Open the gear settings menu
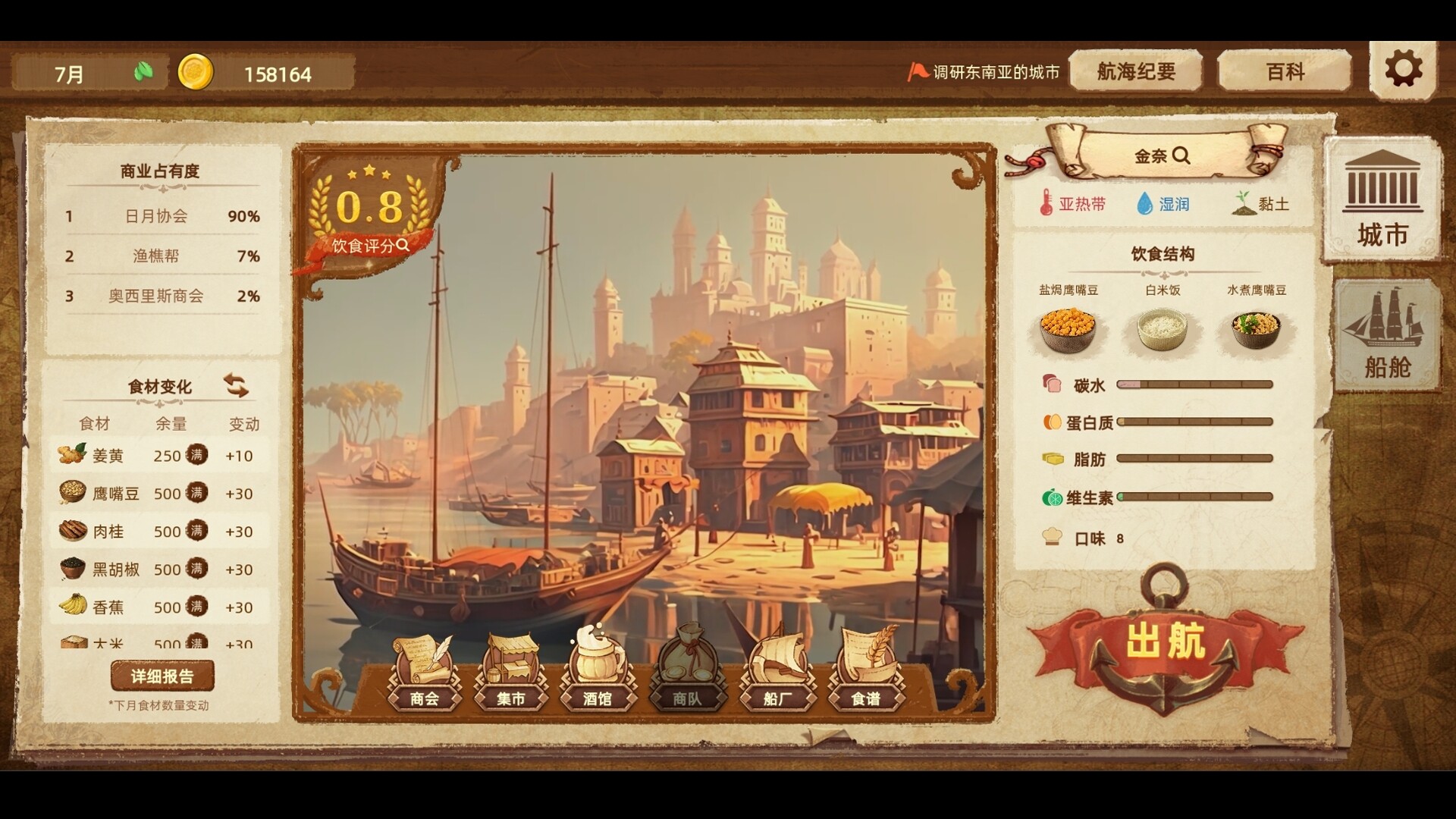 pyautogui.click(x=1403, y=70)
